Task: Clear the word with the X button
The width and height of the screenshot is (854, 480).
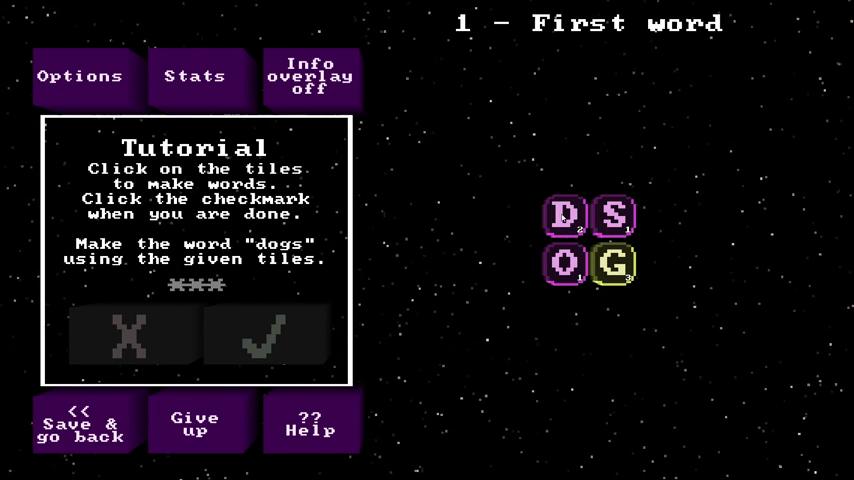Action: 131,336
